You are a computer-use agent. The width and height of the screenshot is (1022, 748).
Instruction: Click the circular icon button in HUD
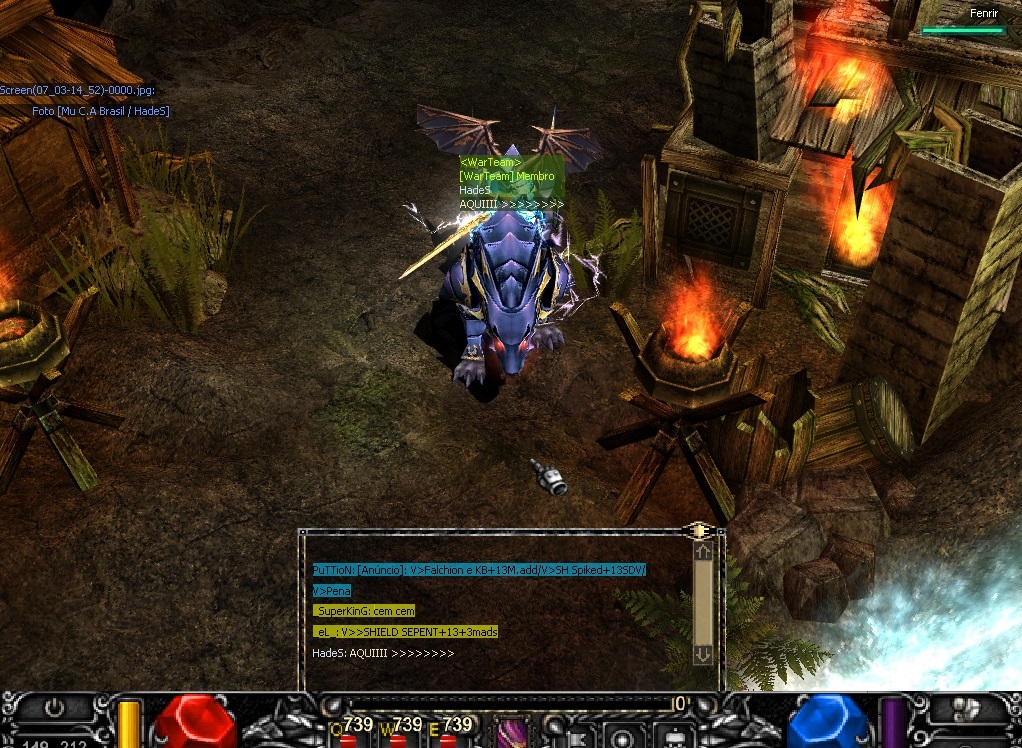[x=622, y=738]
